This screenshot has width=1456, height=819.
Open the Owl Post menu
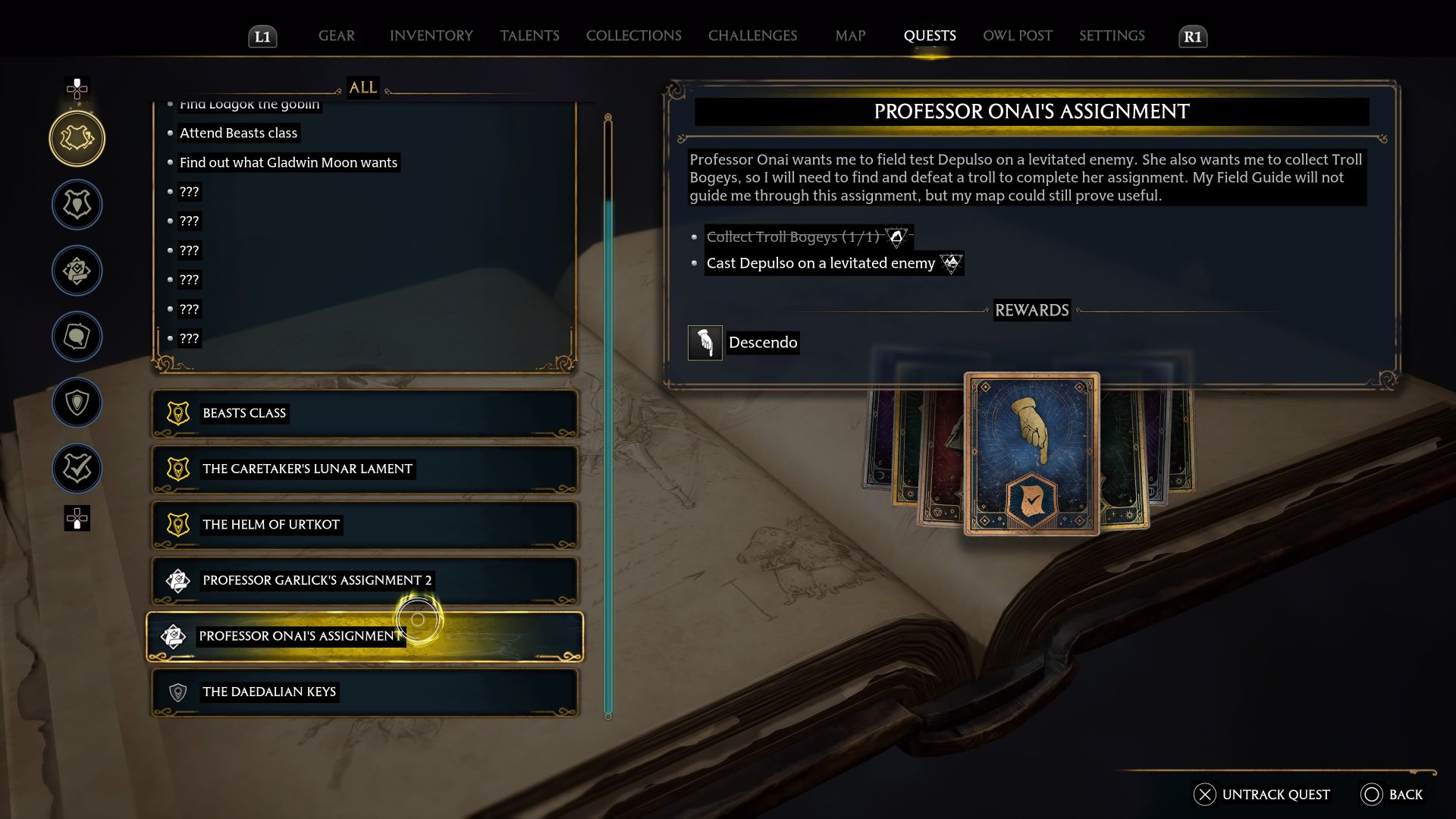coord(1017,36)
